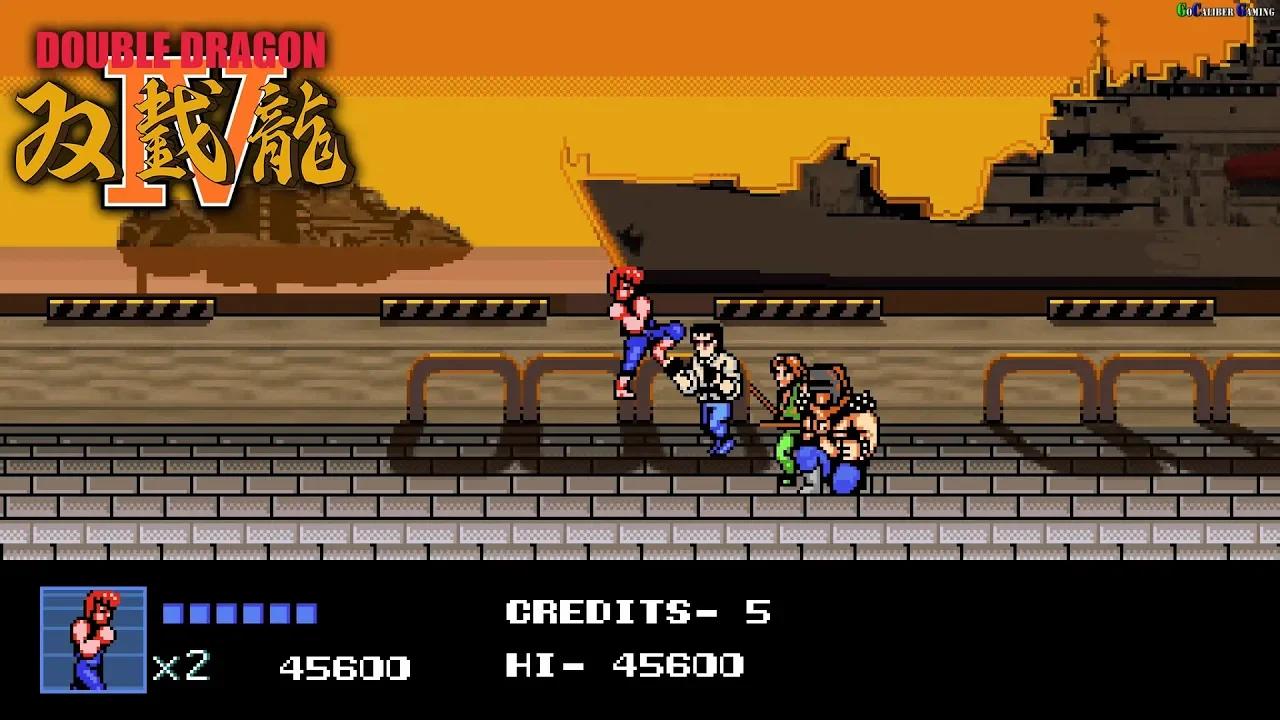The height and width of the screenshot is (720, 1280).
Task: Click the battleship in the background
Action: [x=1100, y=150]
